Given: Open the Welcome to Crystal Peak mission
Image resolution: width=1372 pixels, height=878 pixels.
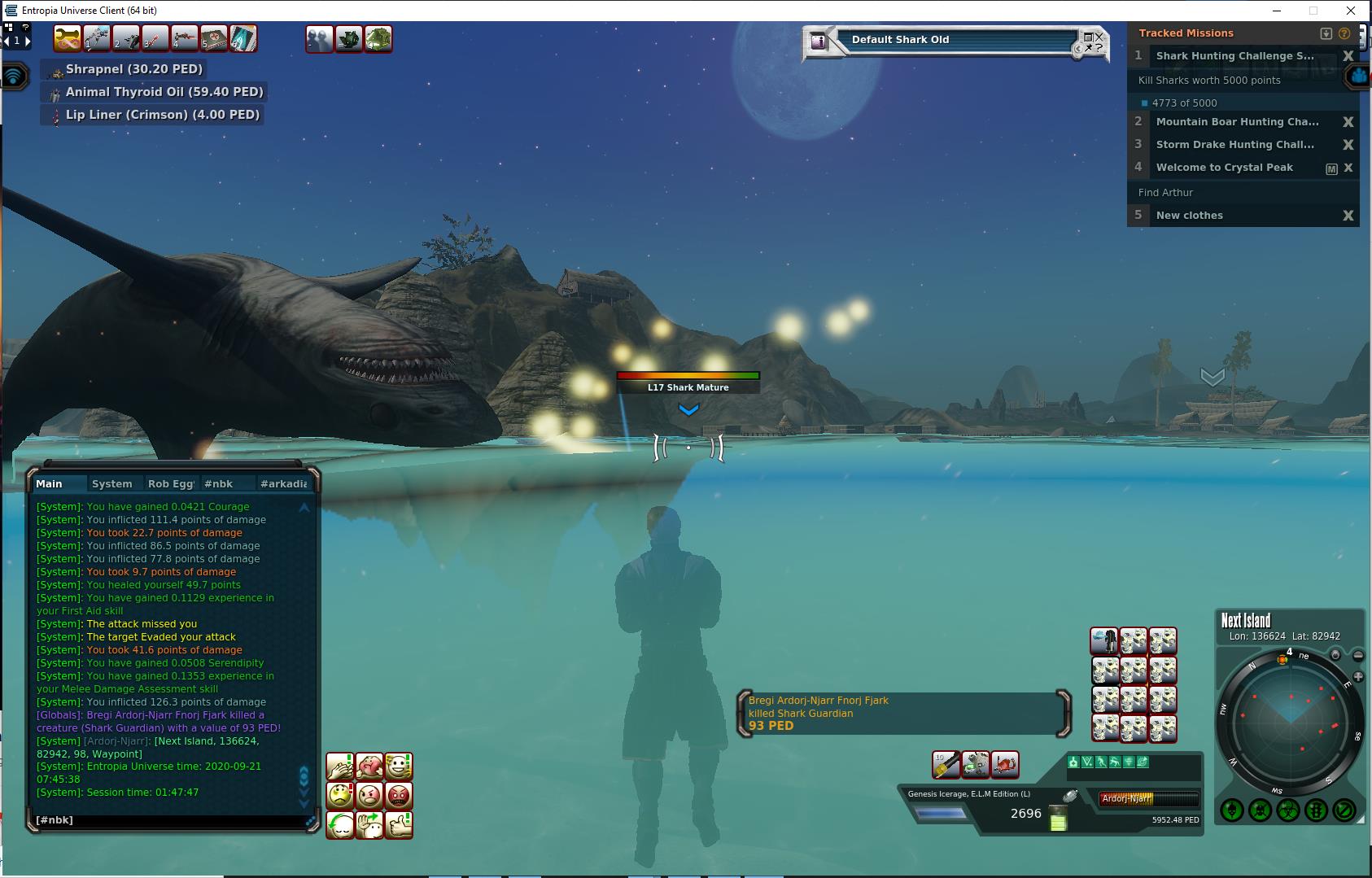Looking at the screenshot, I should coord(1224,168).
